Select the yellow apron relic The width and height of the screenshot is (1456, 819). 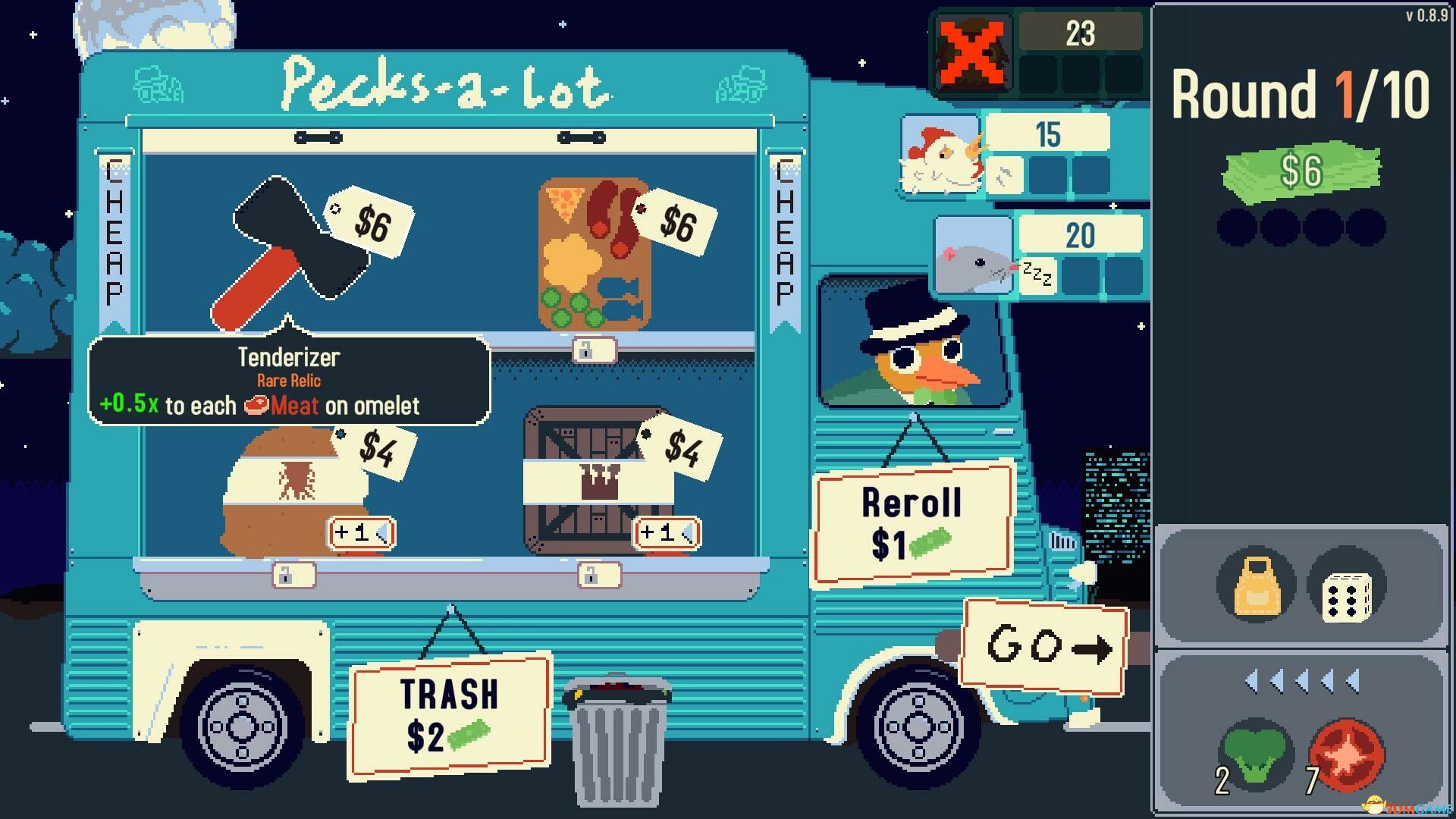tap(1257, 586)
